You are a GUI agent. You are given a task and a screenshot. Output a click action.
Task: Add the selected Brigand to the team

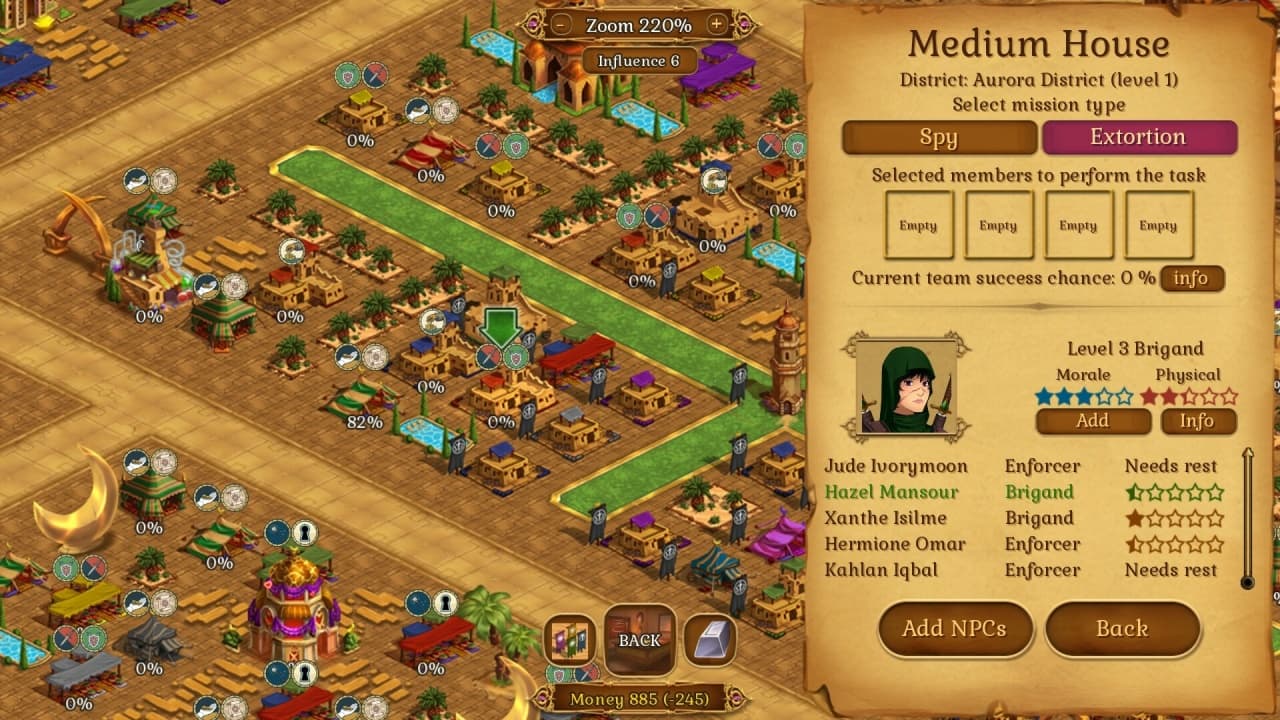click(1092, 421)
